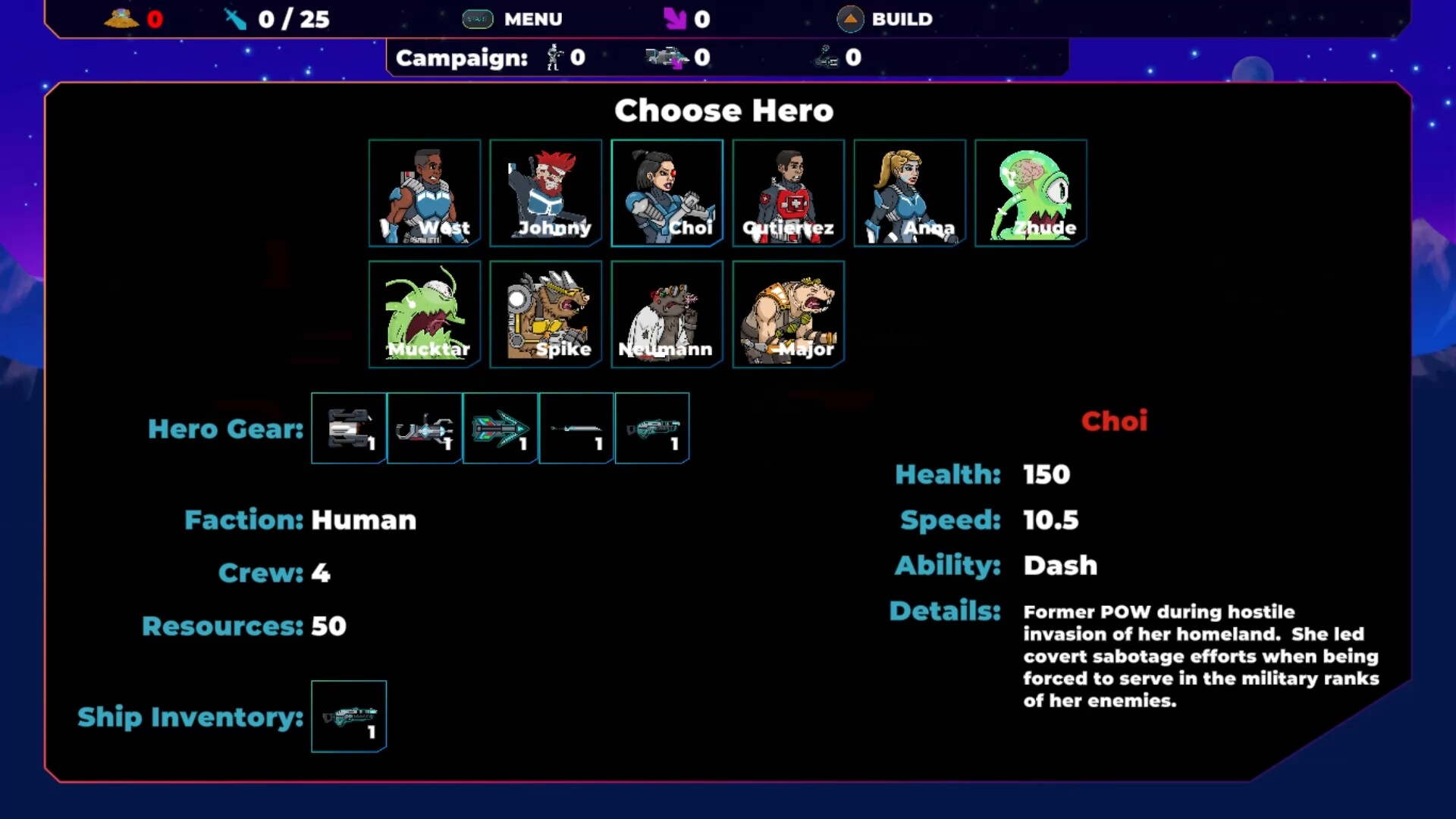Select hero Gutierrez
This screenshot has width=1456, height=819.
click(x=788, y=193)
